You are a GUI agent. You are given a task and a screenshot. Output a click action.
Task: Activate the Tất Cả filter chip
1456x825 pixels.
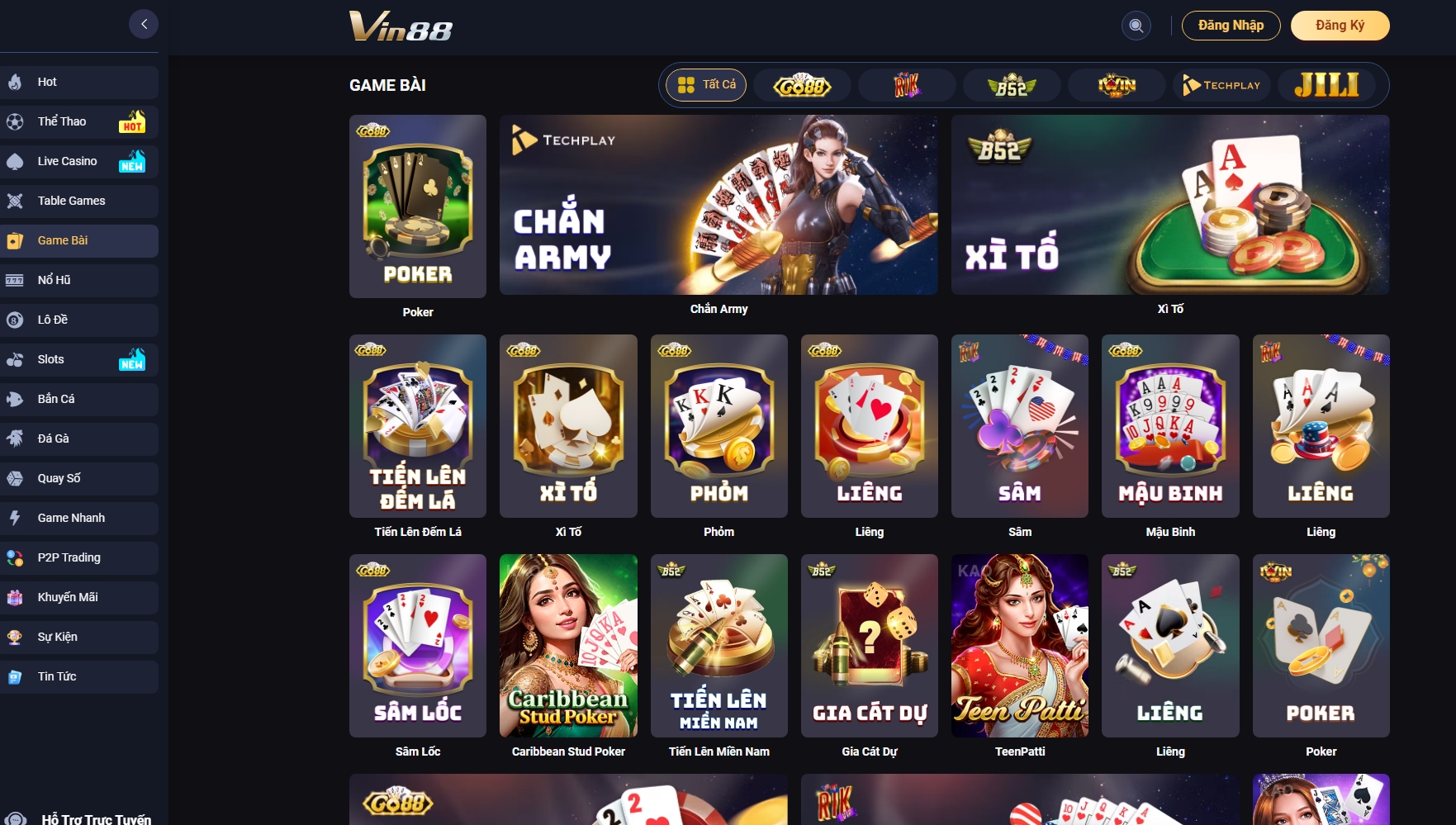coord(706,84)
